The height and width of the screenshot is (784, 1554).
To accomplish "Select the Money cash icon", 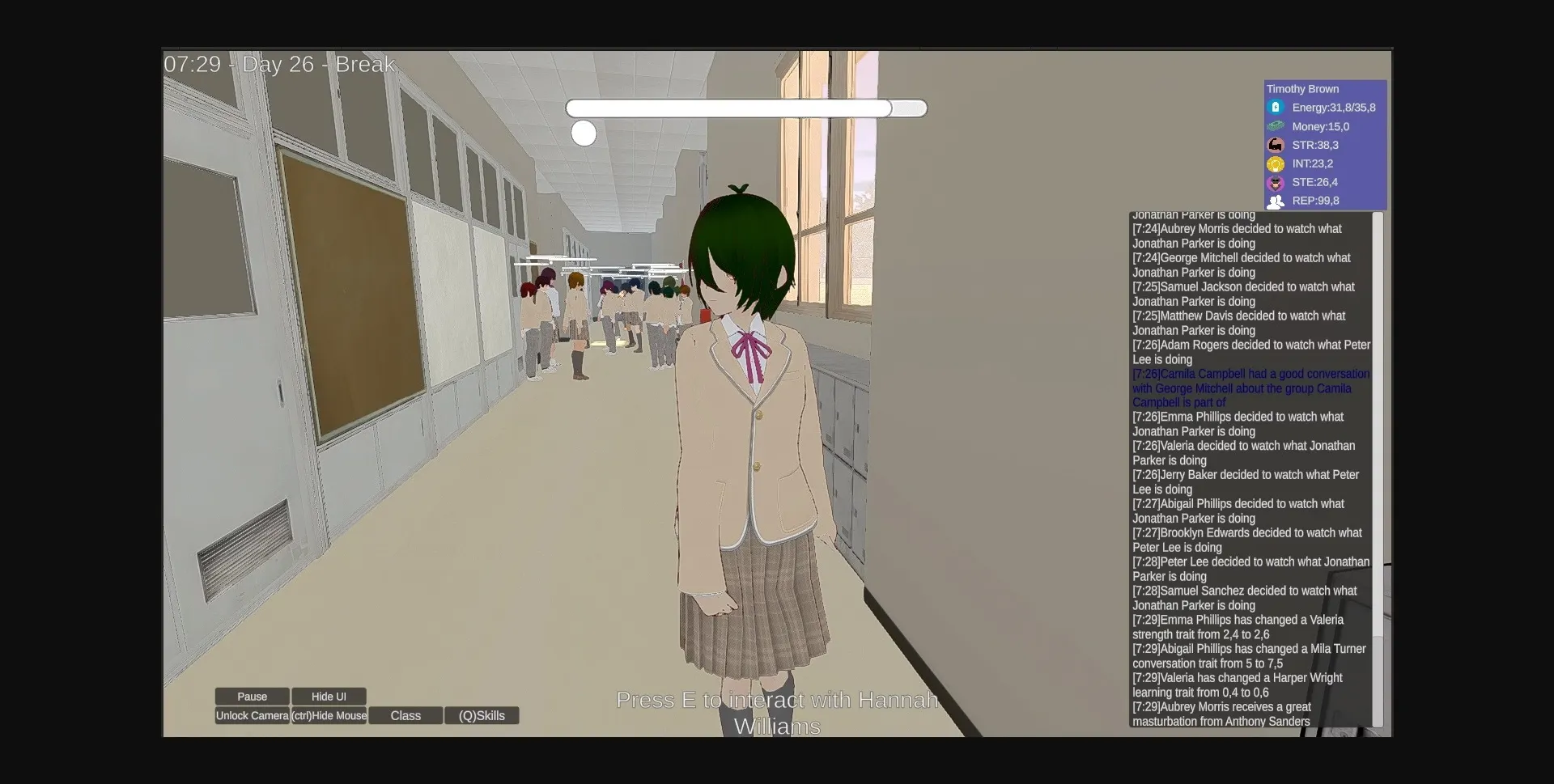I will point(1276,126).
